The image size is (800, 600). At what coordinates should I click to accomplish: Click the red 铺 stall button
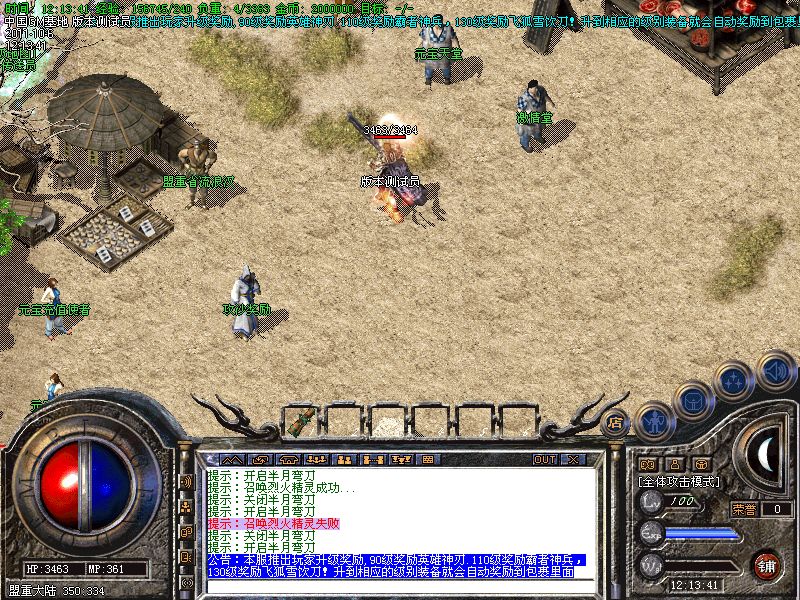(x=767, y=566)
